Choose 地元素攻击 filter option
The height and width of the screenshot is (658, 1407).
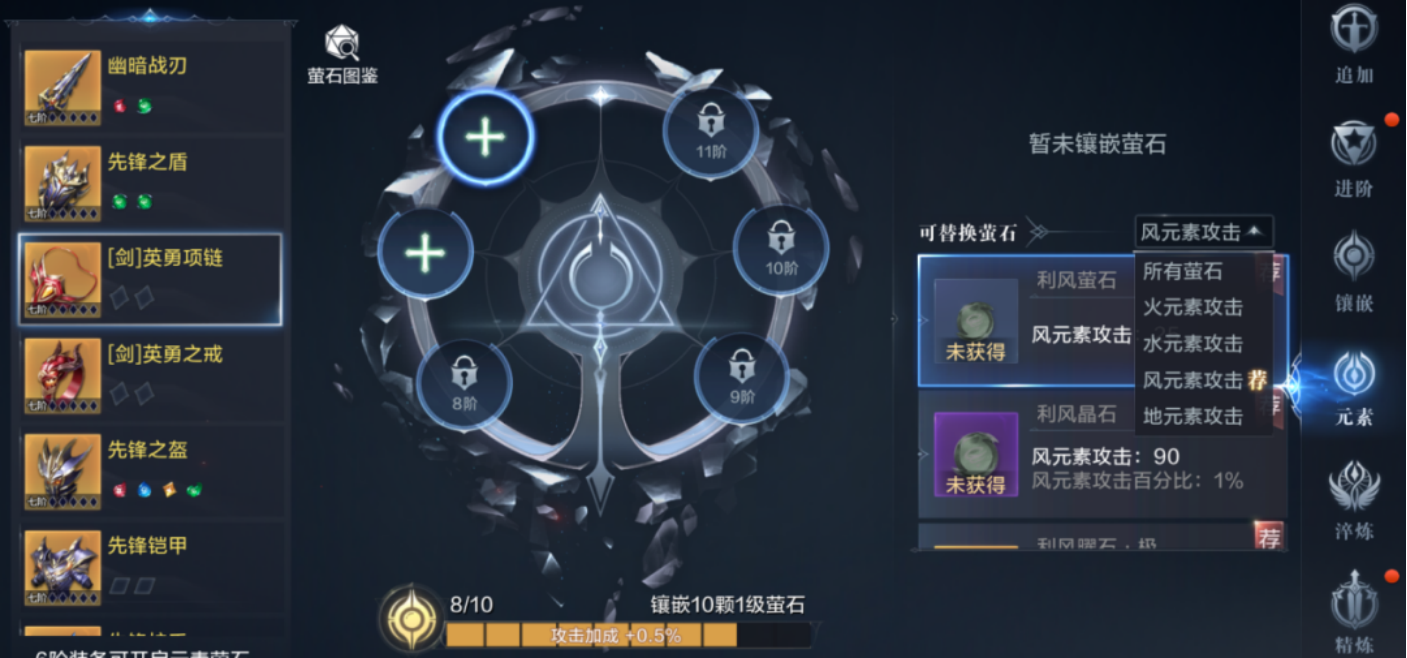pyautogui.click(x=1193, y=416)
